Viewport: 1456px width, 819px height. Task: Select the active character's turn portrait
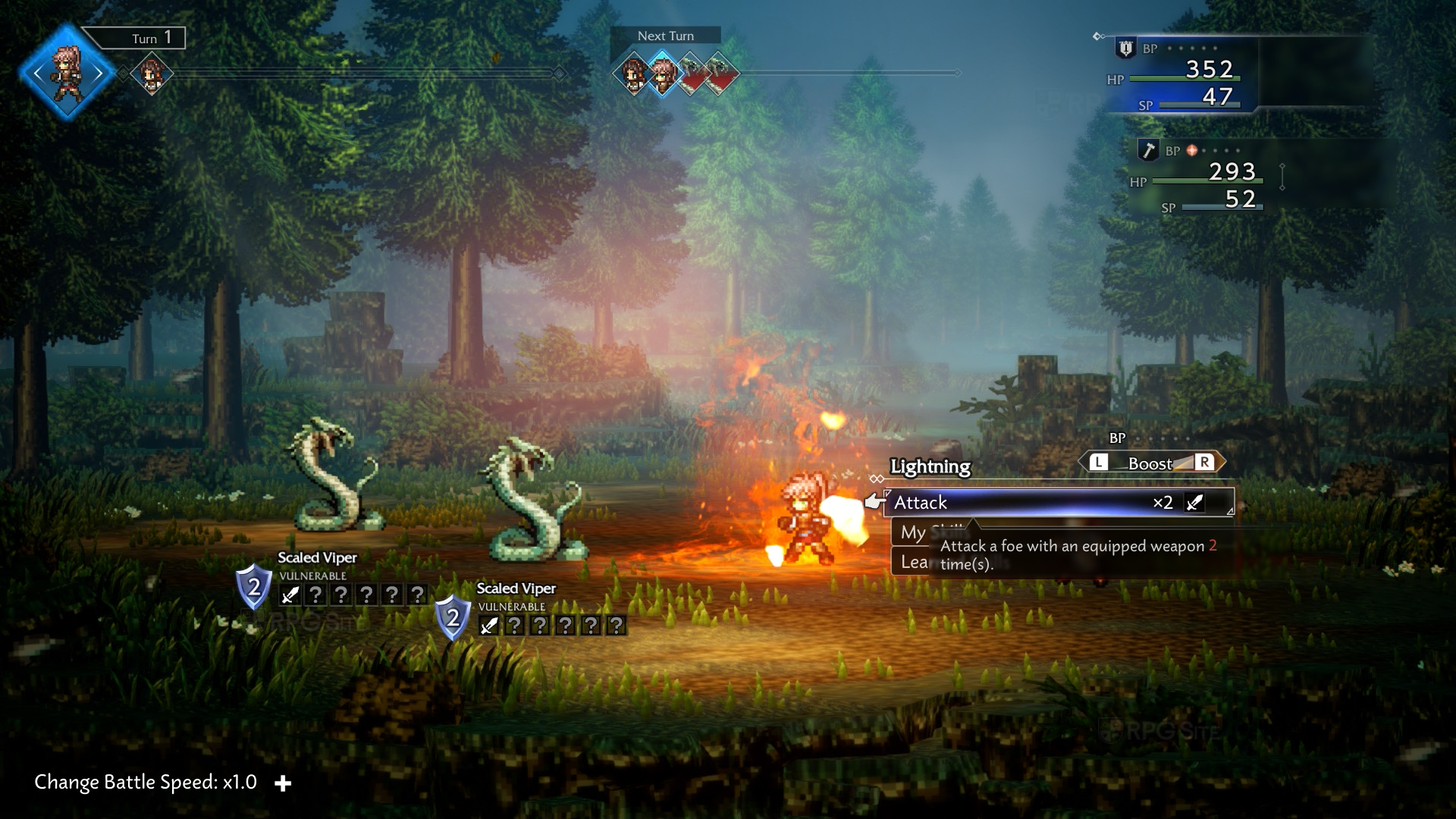(68, 73)
